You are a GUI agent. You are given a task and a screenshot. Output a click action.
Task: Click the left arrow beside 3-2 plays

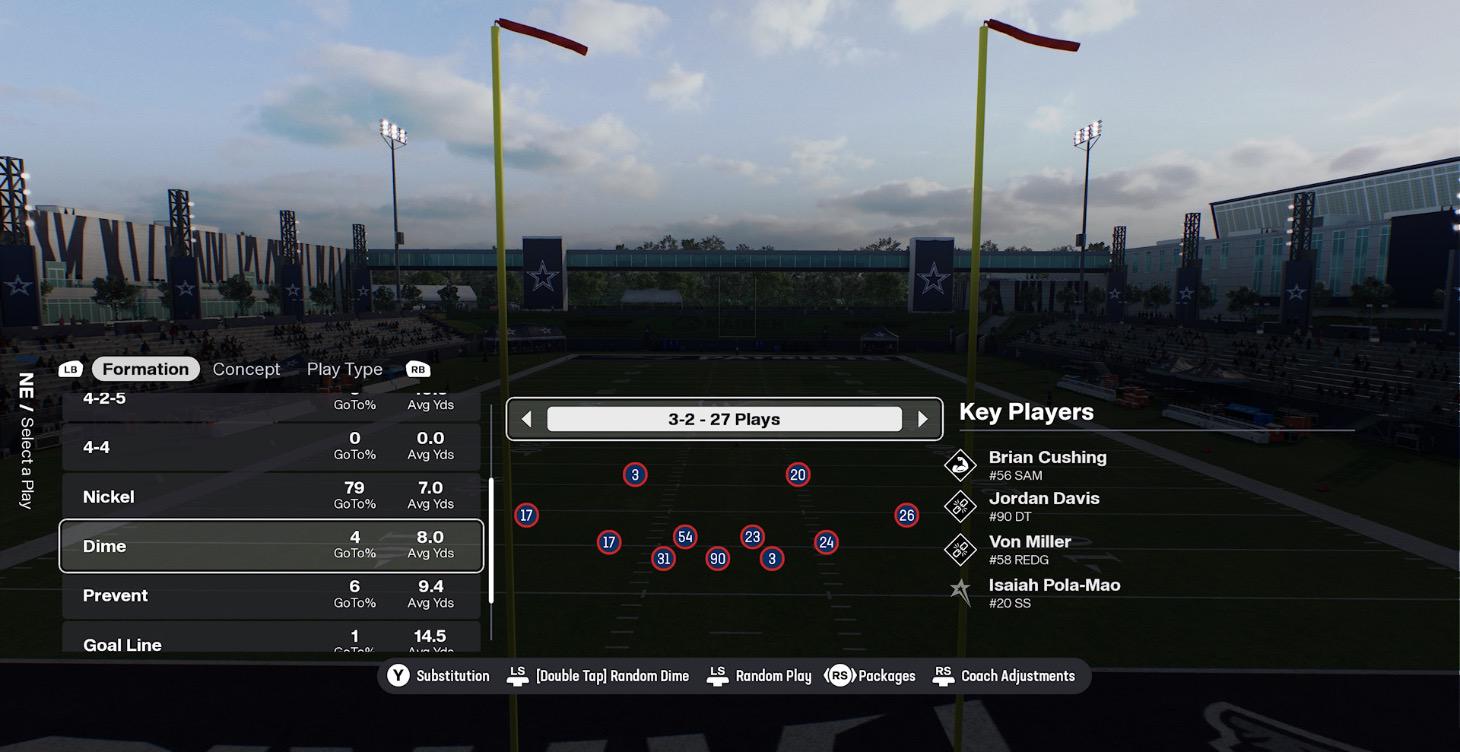point(527,419)
